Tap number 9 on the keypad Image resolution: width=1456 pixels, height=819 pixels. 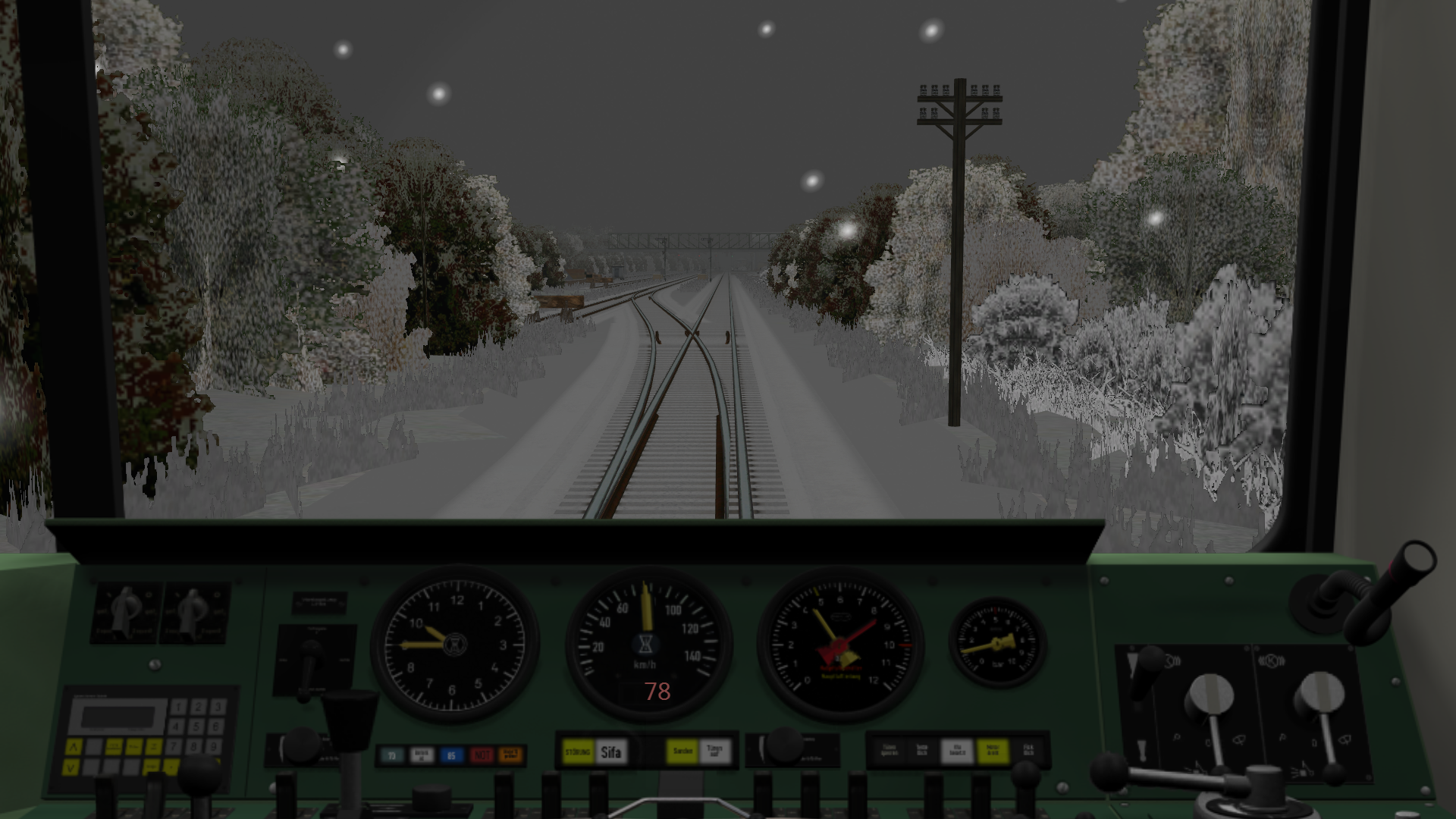click(215, 746)
